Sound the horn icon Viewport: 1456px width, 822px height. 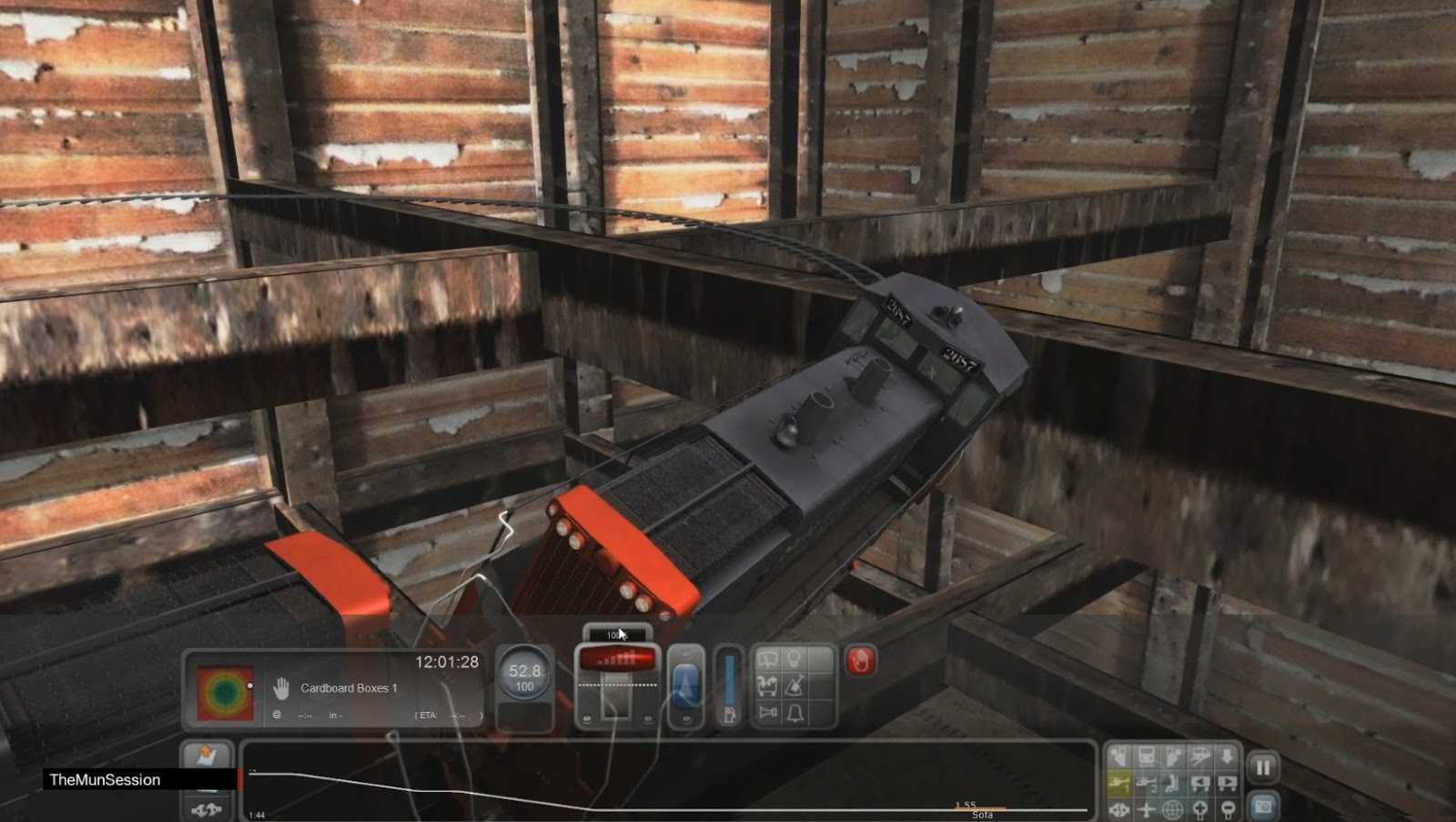(767, 714)
